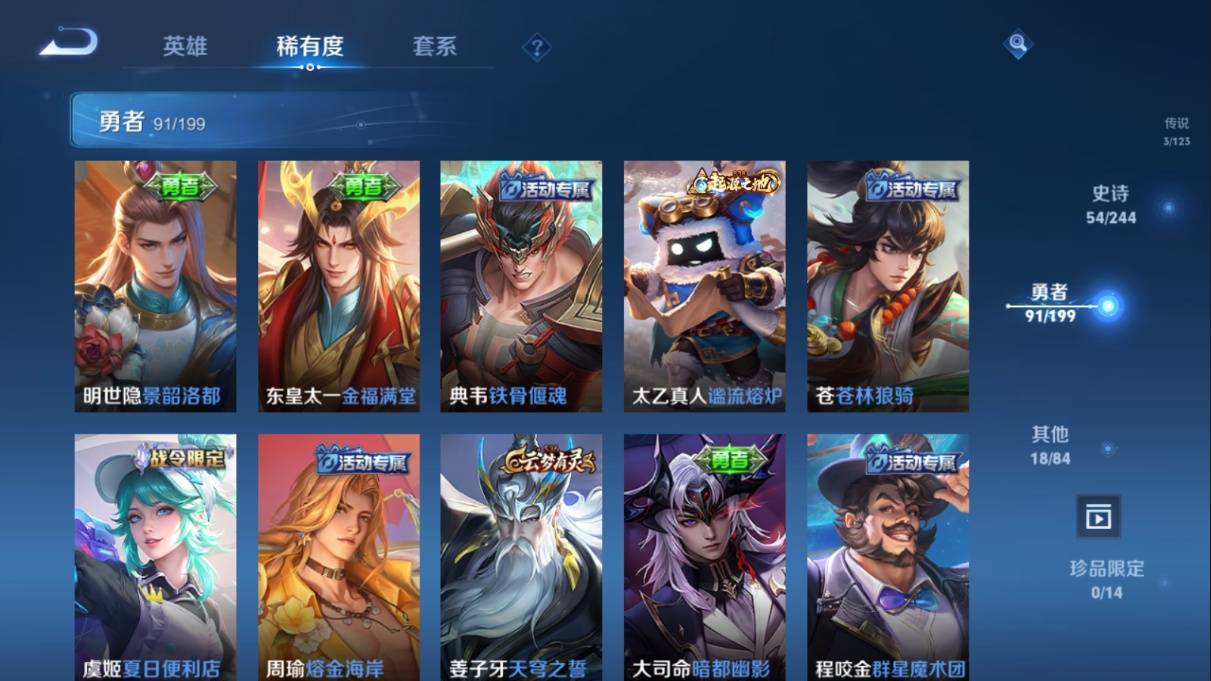Show help via the question mark icon
The width and height of the screenshot is (1211, 681).
536,47
